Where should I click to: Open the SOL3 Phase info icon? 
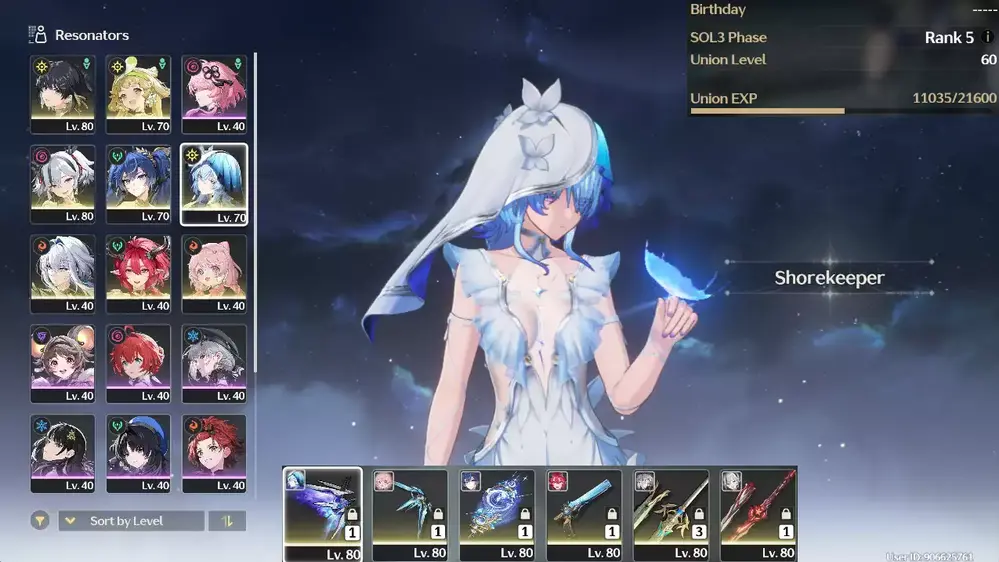(x=988, y=37)
